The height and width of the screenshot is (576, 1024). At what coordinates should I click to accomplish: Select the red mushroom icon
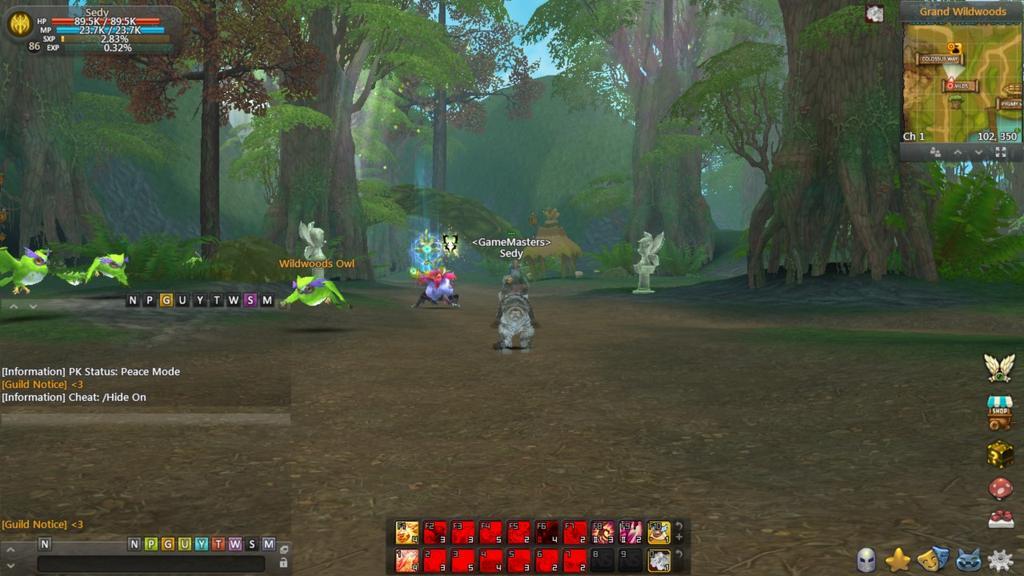tap(1000, 488)
